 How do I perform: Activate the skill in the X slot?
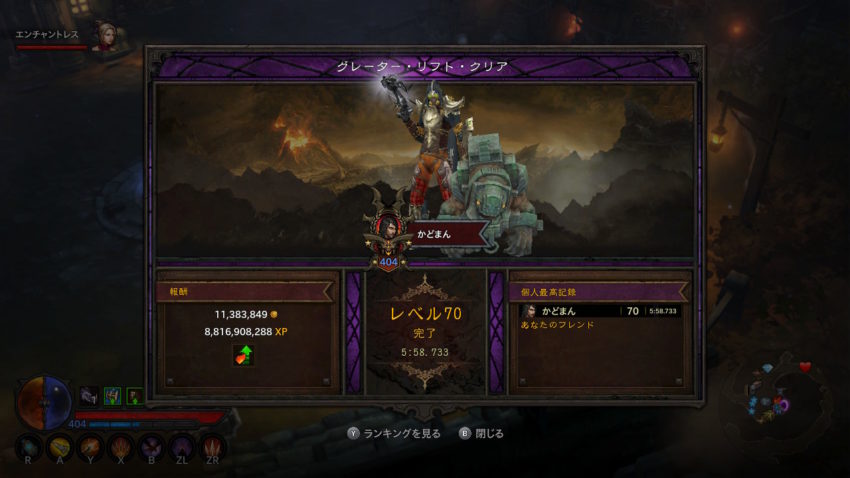(122, 446)
